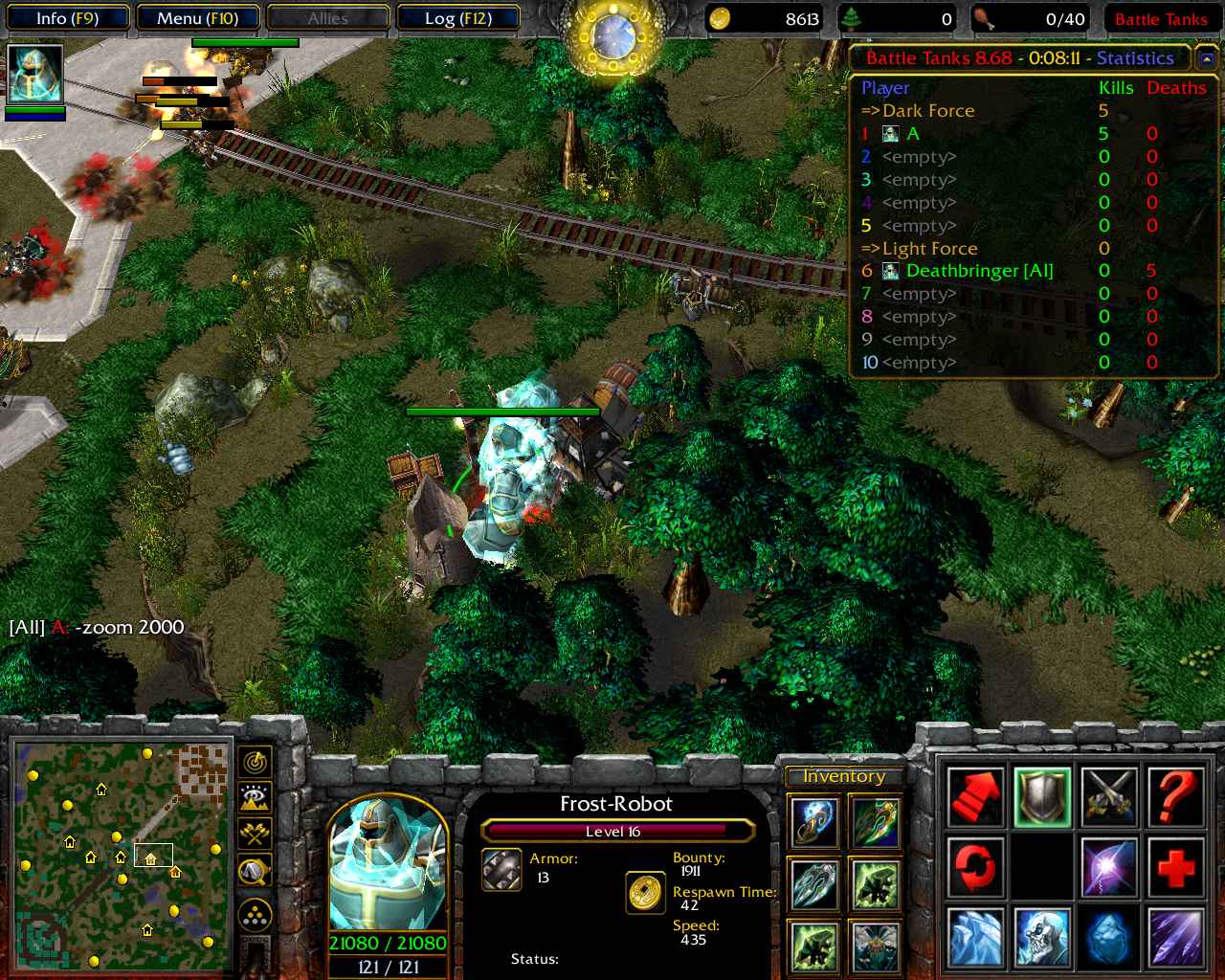Screen dimensions: 1225x980
Task: Toggle minimap terrain display (eye icon)
Action: (255, 797)
